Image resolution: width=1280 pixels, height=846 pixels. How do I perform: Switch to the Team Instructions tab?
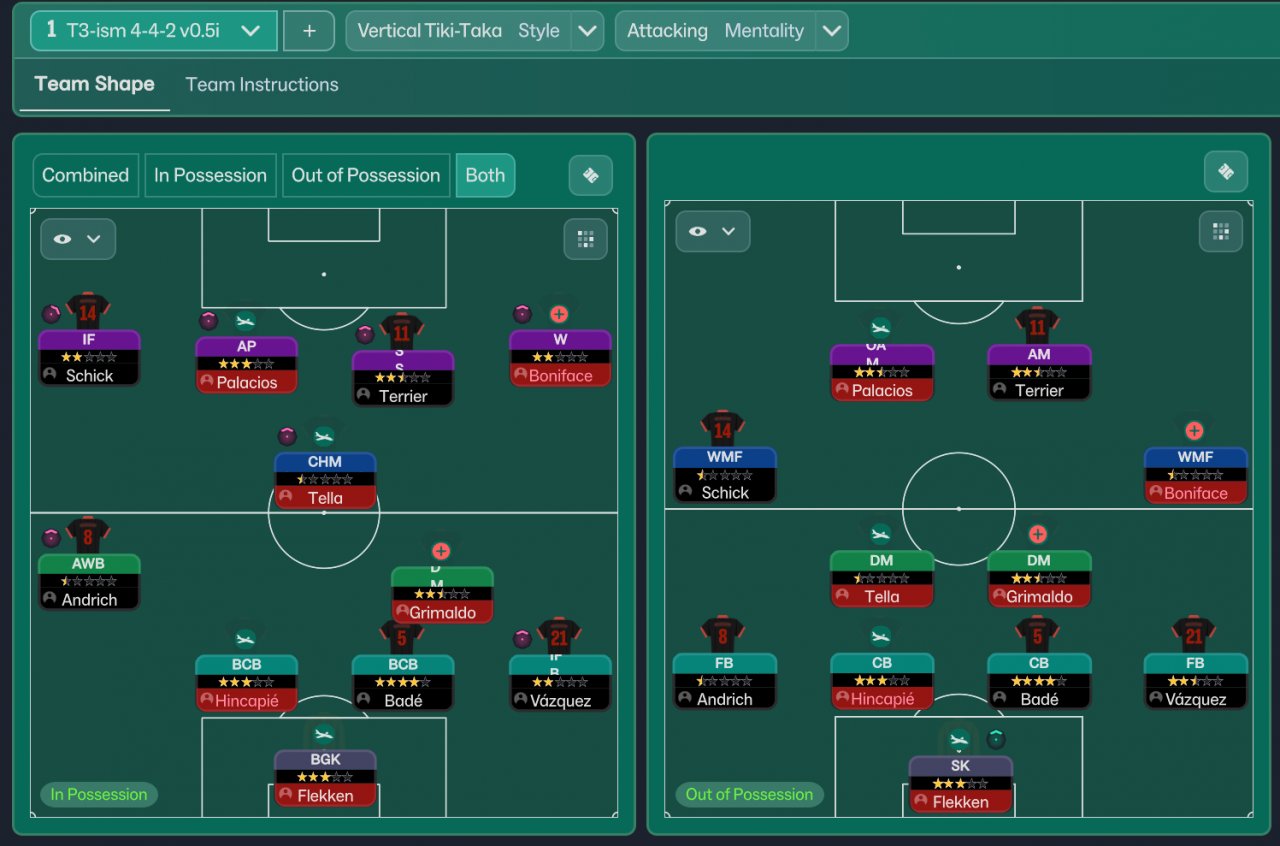[x=262, y=85]
